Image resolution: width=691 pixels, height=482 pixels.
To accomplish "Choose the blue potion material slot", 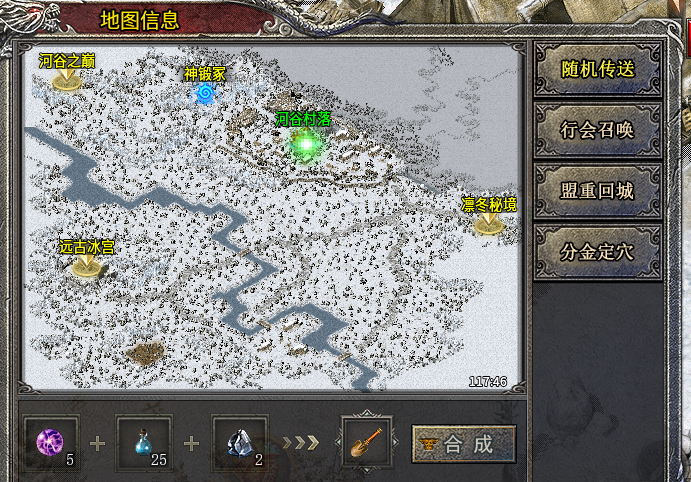I will tap(144, 443).
